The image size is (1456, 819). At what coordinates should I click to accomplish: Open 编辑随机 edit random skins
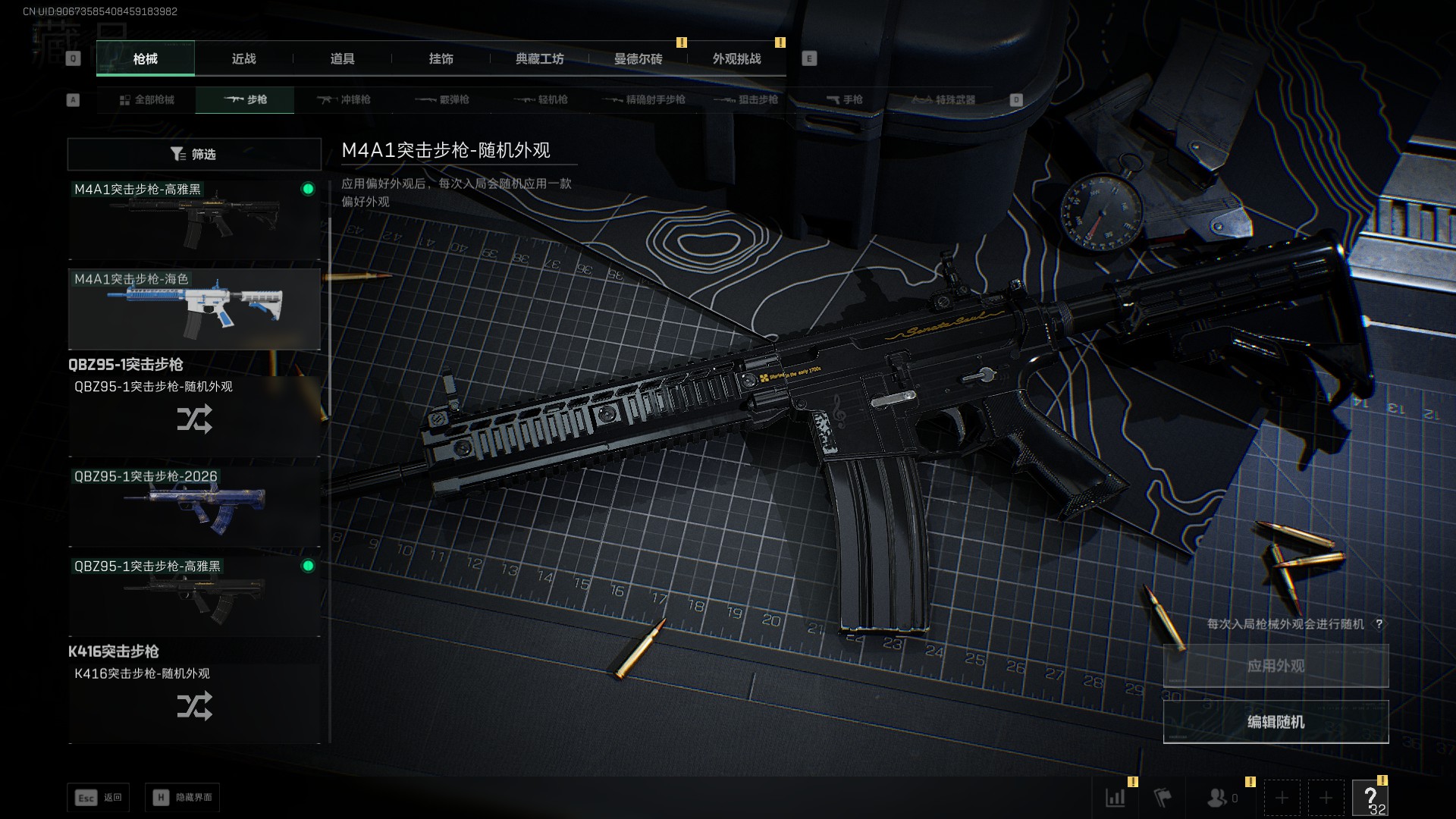(1276, 722)
